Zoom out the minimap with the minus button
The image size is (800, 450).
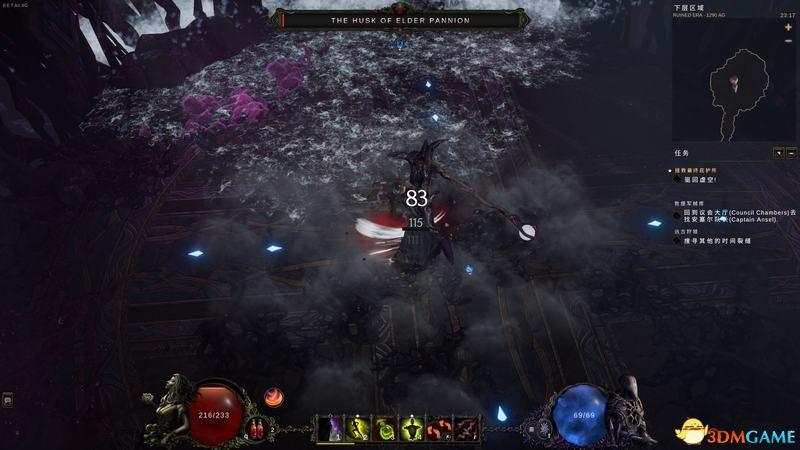pyautogui.click(x=788, y=42)
